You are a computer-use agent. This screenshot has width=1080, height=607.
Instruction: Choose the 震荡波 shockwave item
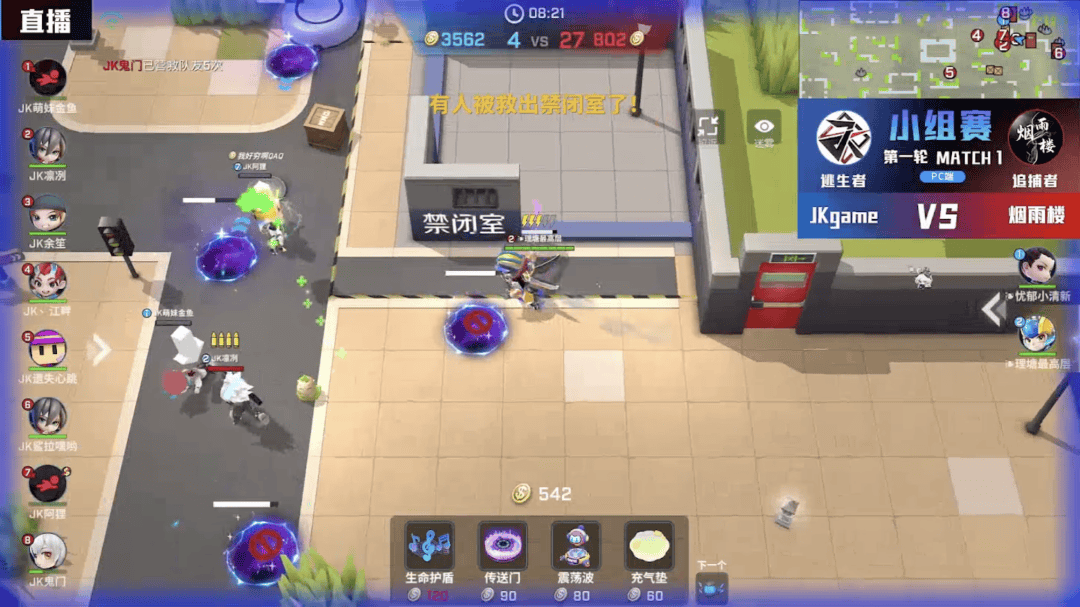pos(575,547)
